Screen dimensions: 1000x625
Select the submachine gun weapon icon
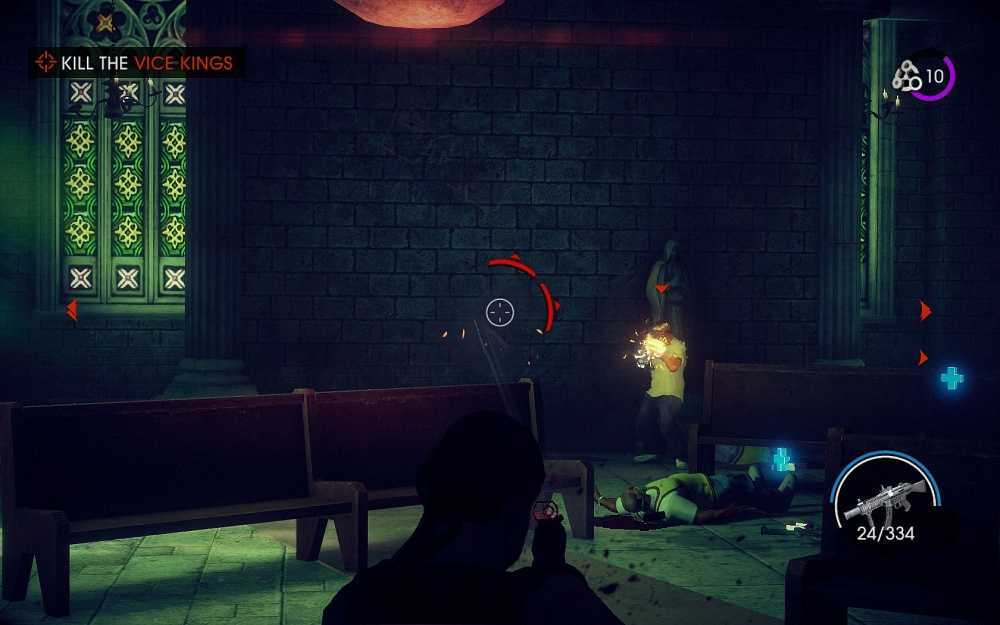tap(878, 500)
